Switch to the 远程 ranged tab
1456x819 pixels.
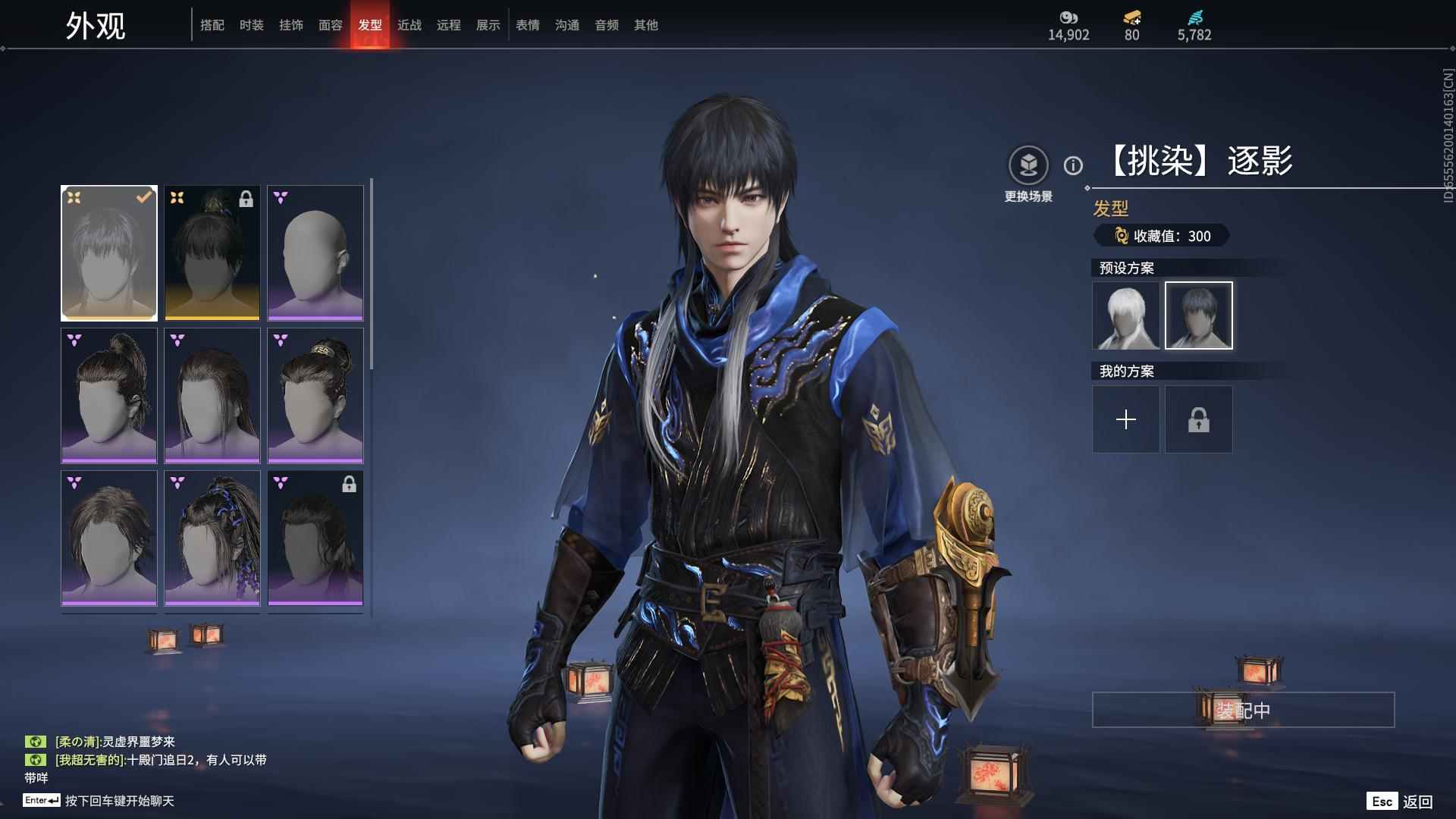click(x=449, y=25)
